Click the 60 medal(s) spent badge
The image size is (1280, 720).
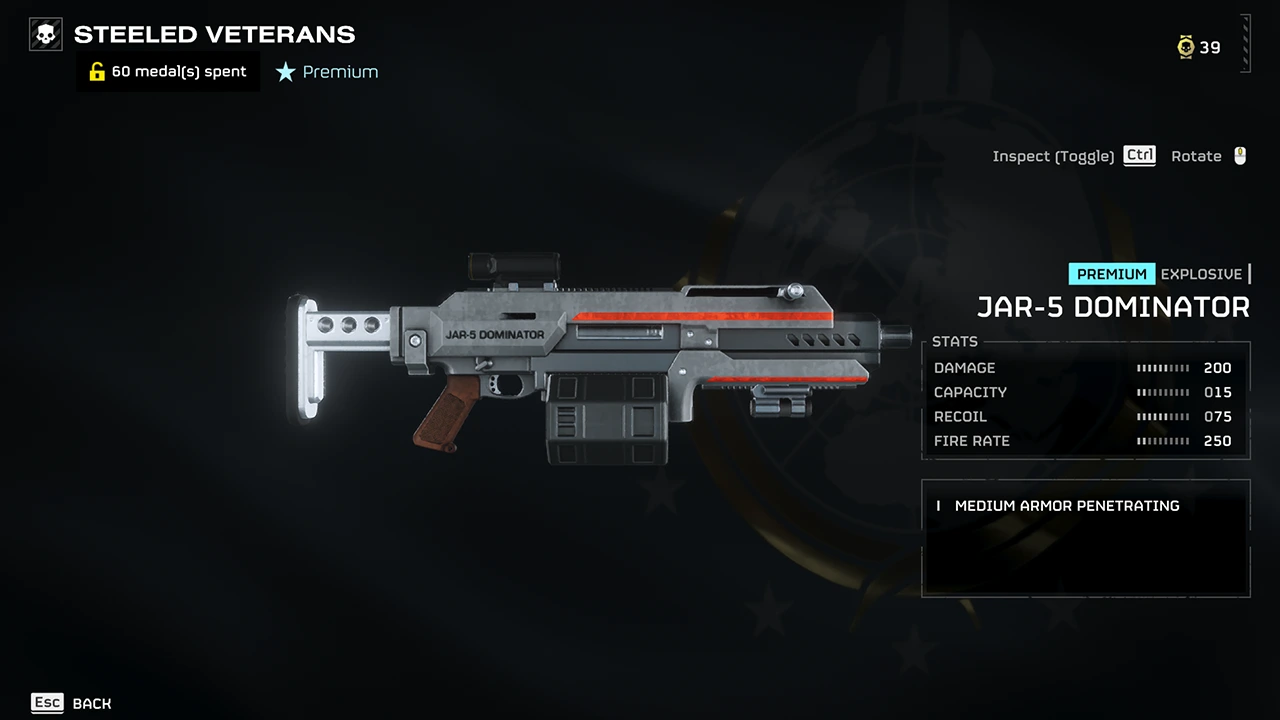tap(167, 71)
